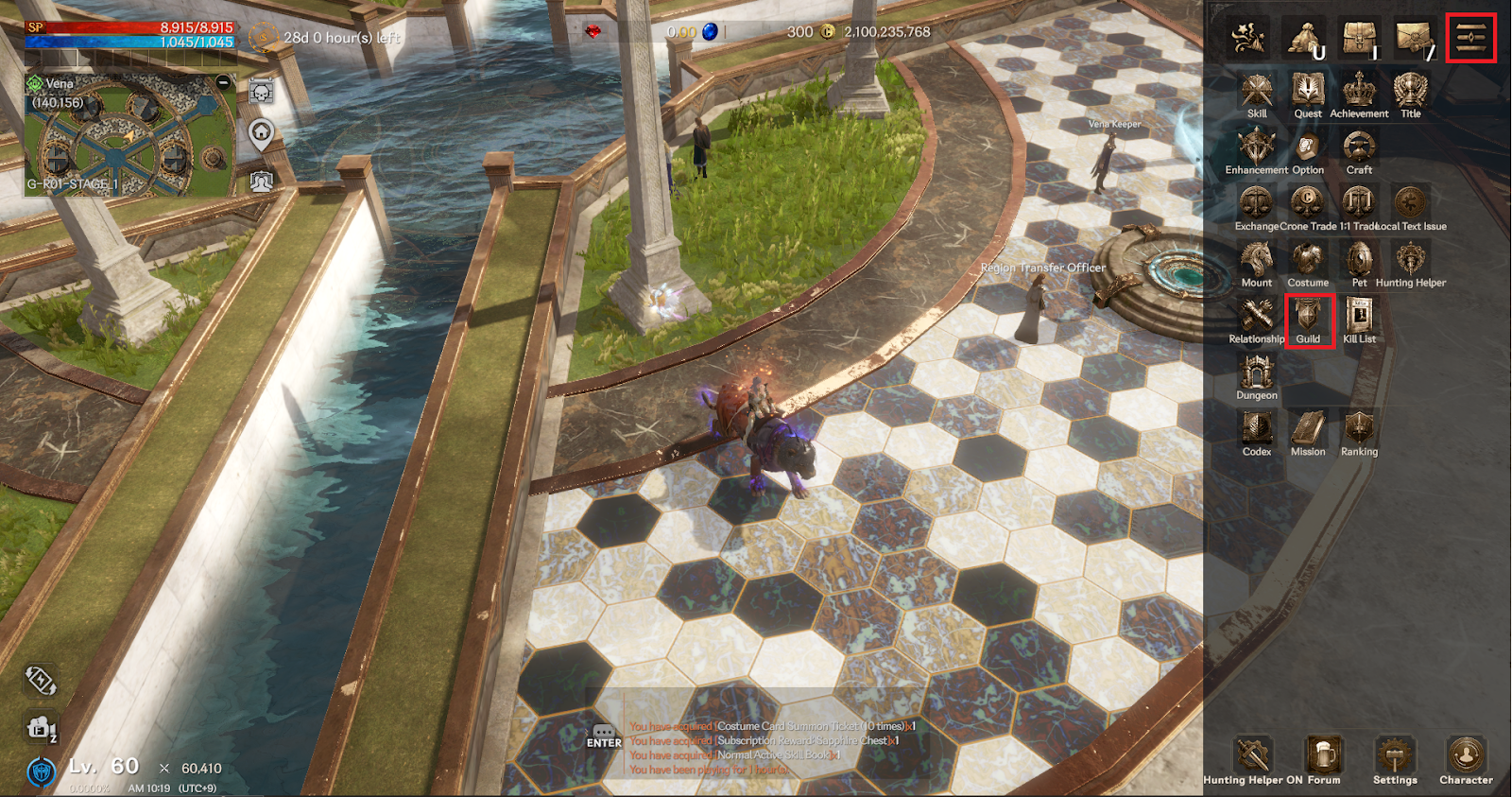Viewport: 1512px width, 797px height.
Task: Open the Guild menu
Action: click(x=1308, y=320)
